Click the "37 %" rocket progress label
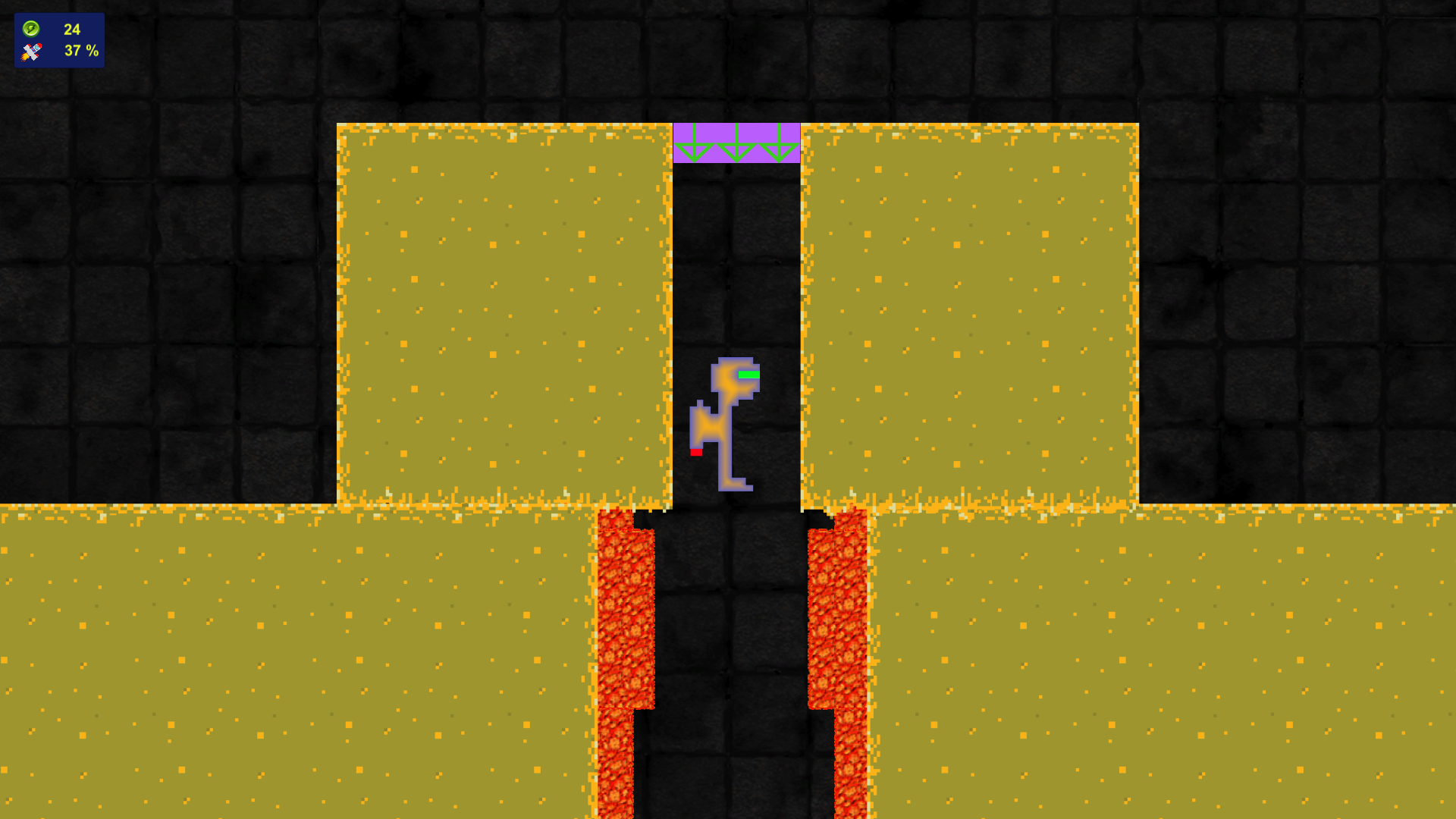1456x819 pixels. 81,52
